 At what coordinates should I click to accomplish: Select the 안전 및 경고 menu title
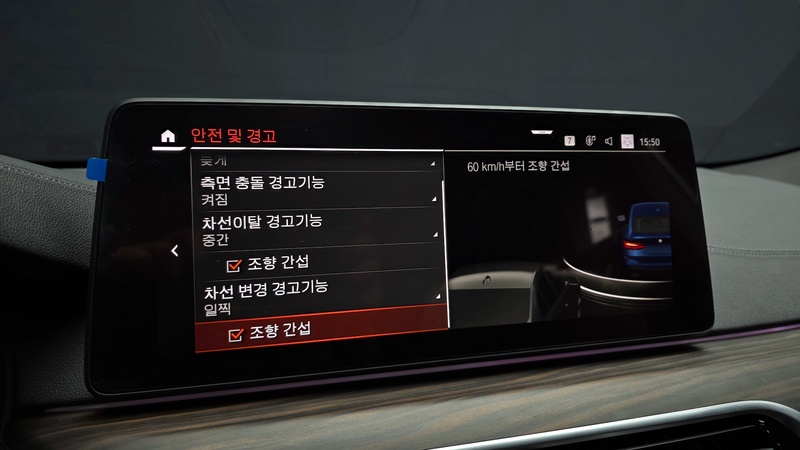pyautogui.click(x=233, y=136)
